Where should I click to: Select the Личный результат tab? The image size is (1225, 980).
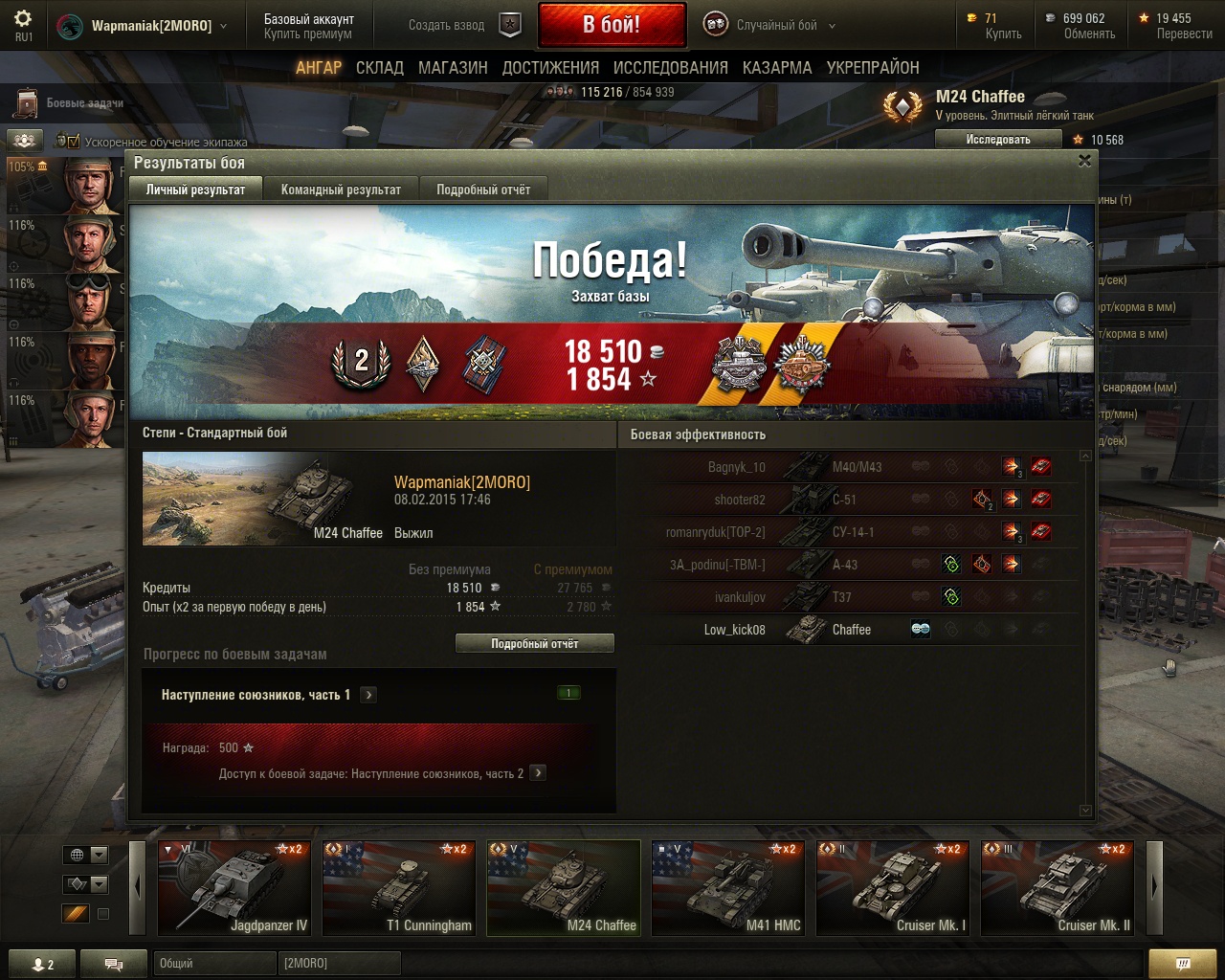[x=195, y=189]
